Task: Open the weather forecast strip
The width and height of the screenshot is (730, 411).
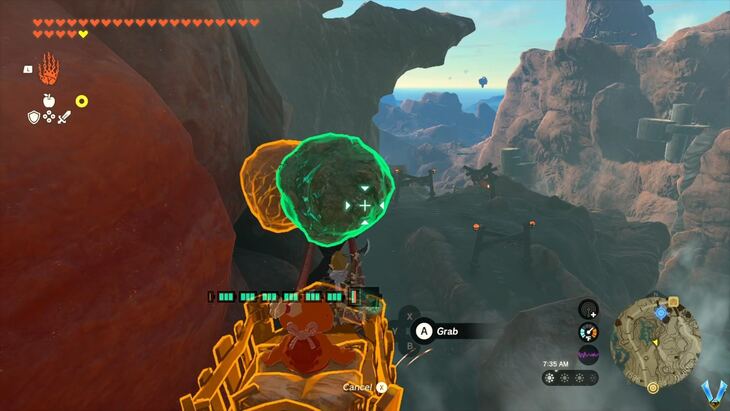Action: (571, 378)
